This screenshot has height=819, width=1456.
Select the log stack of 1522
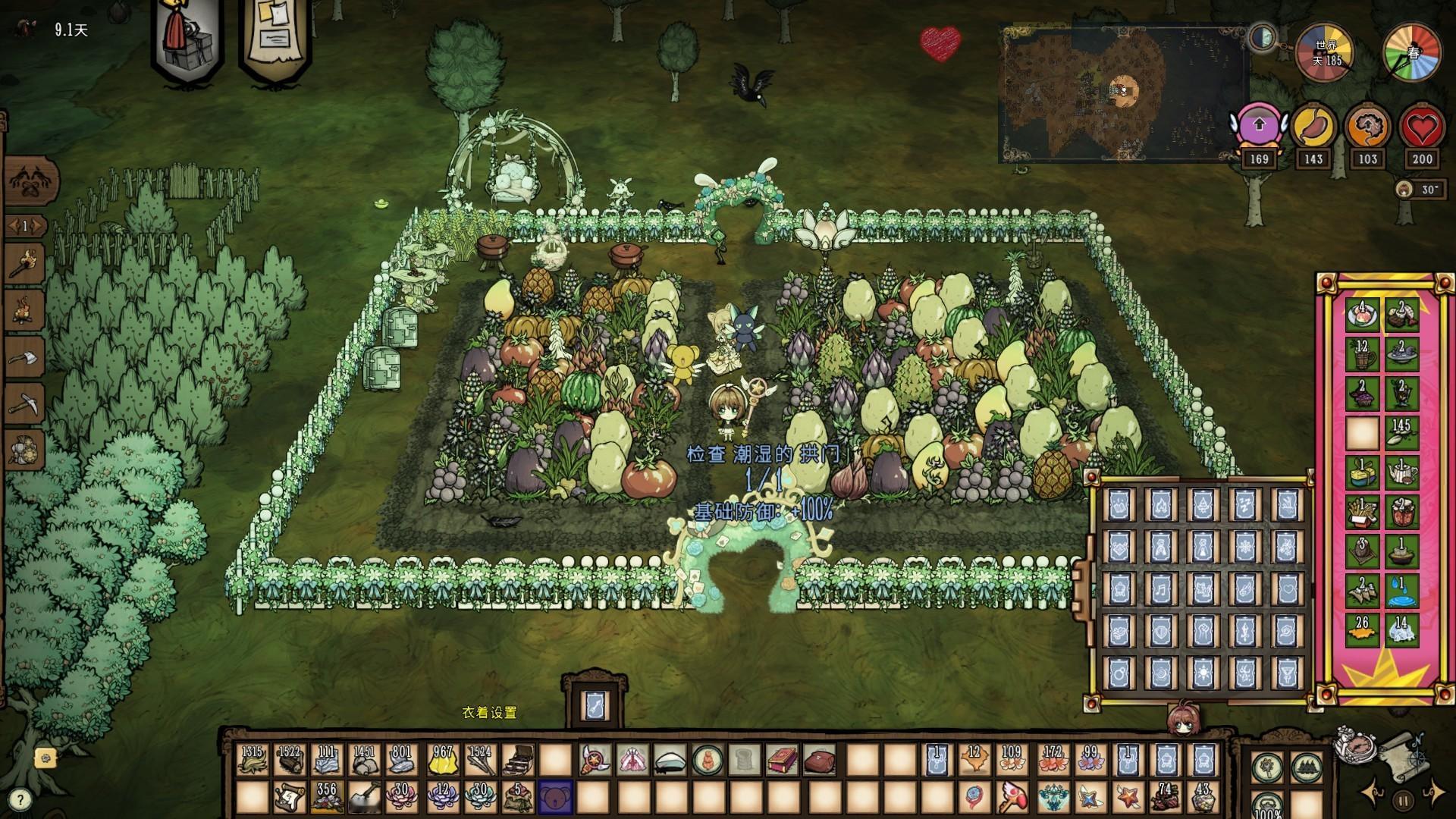pyautogui.click(x=290, y=759)
